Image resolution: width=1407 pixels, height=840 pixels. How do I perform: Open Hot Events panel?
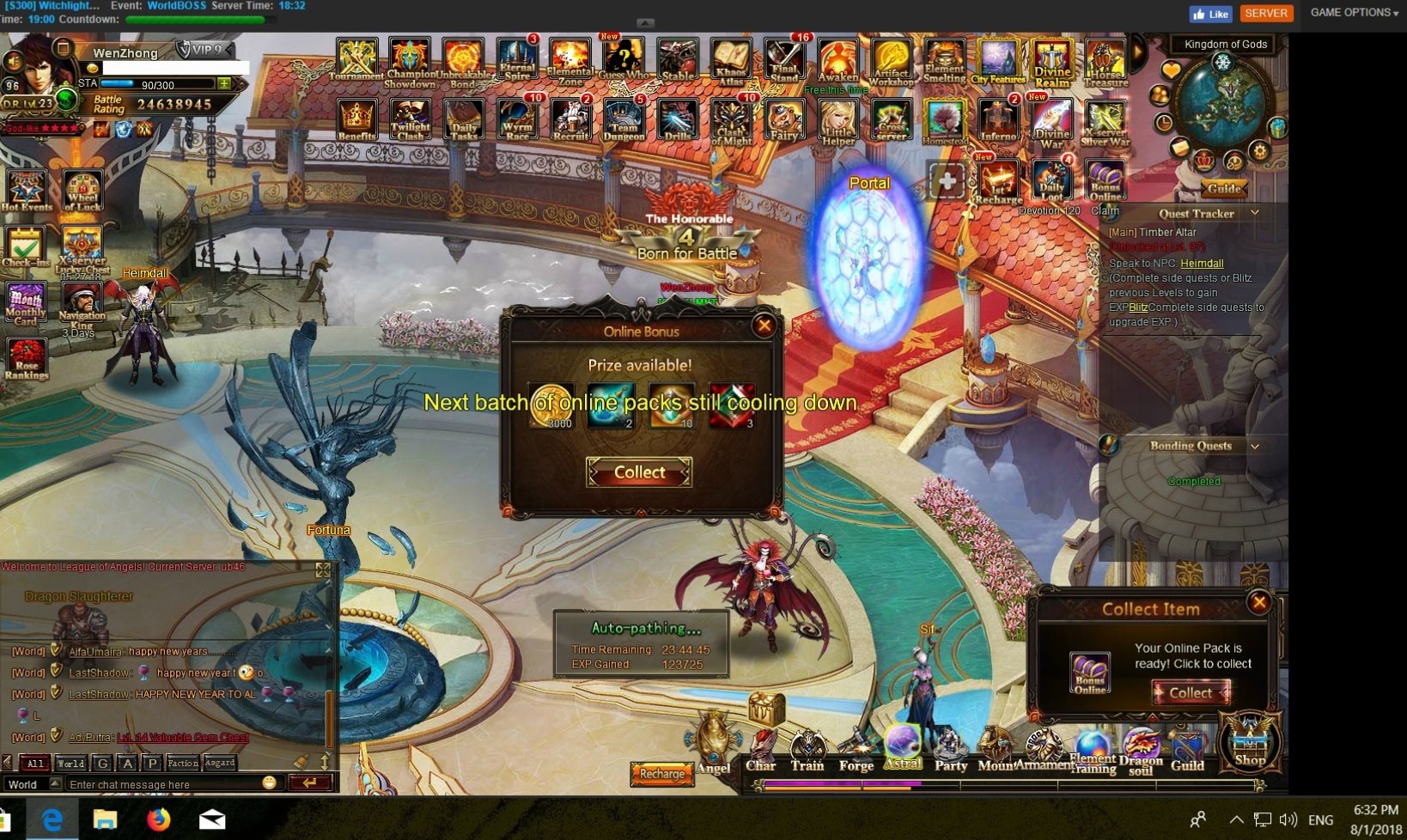tap(27, 191)
